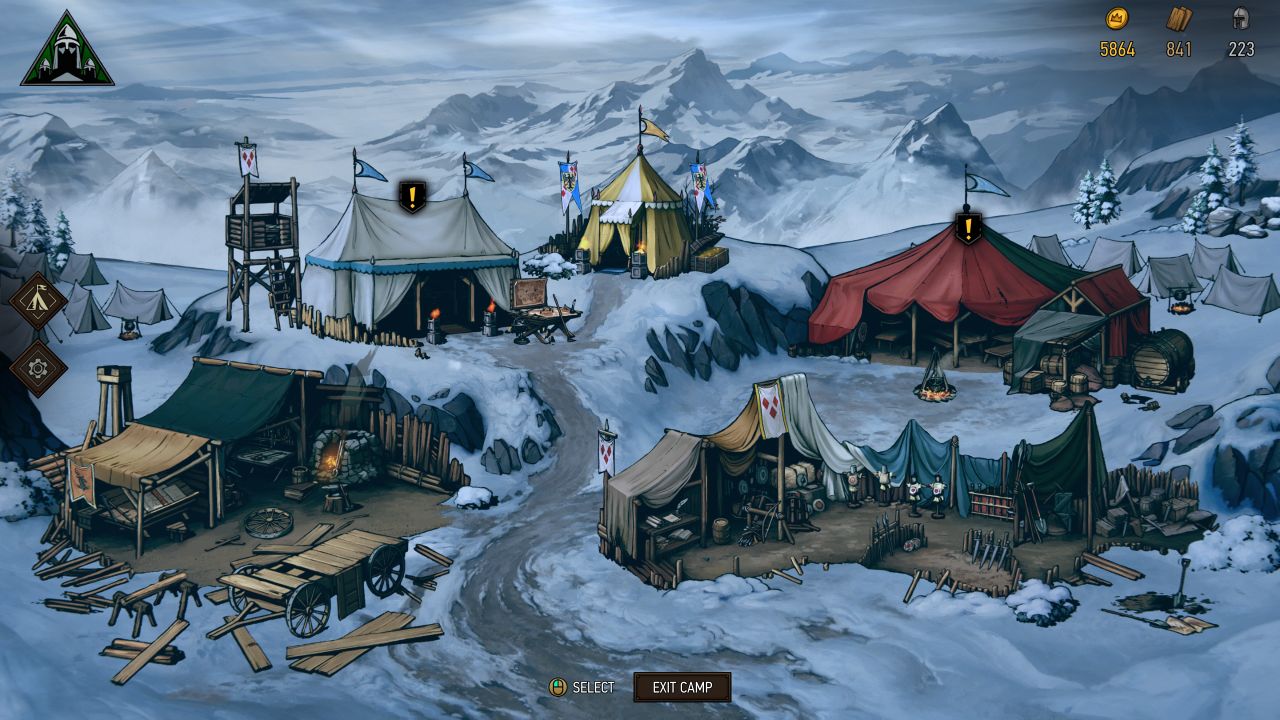Image resolution: width=1280 pixels, height=720 pixels.
Task: Open the exclamation marker above the red tent
Action: pos(967,227)
